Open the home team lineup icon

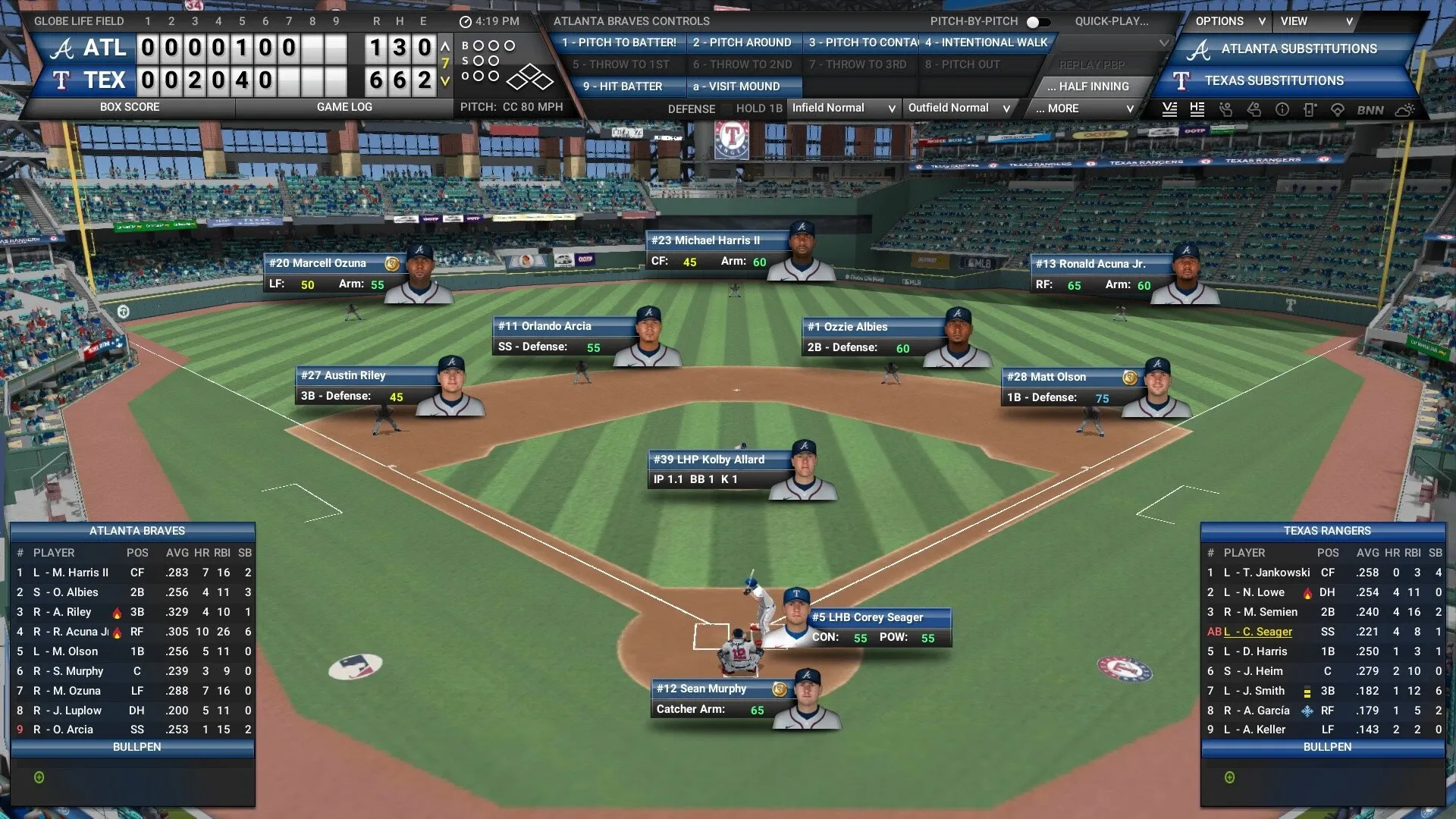pos(1197,109)
